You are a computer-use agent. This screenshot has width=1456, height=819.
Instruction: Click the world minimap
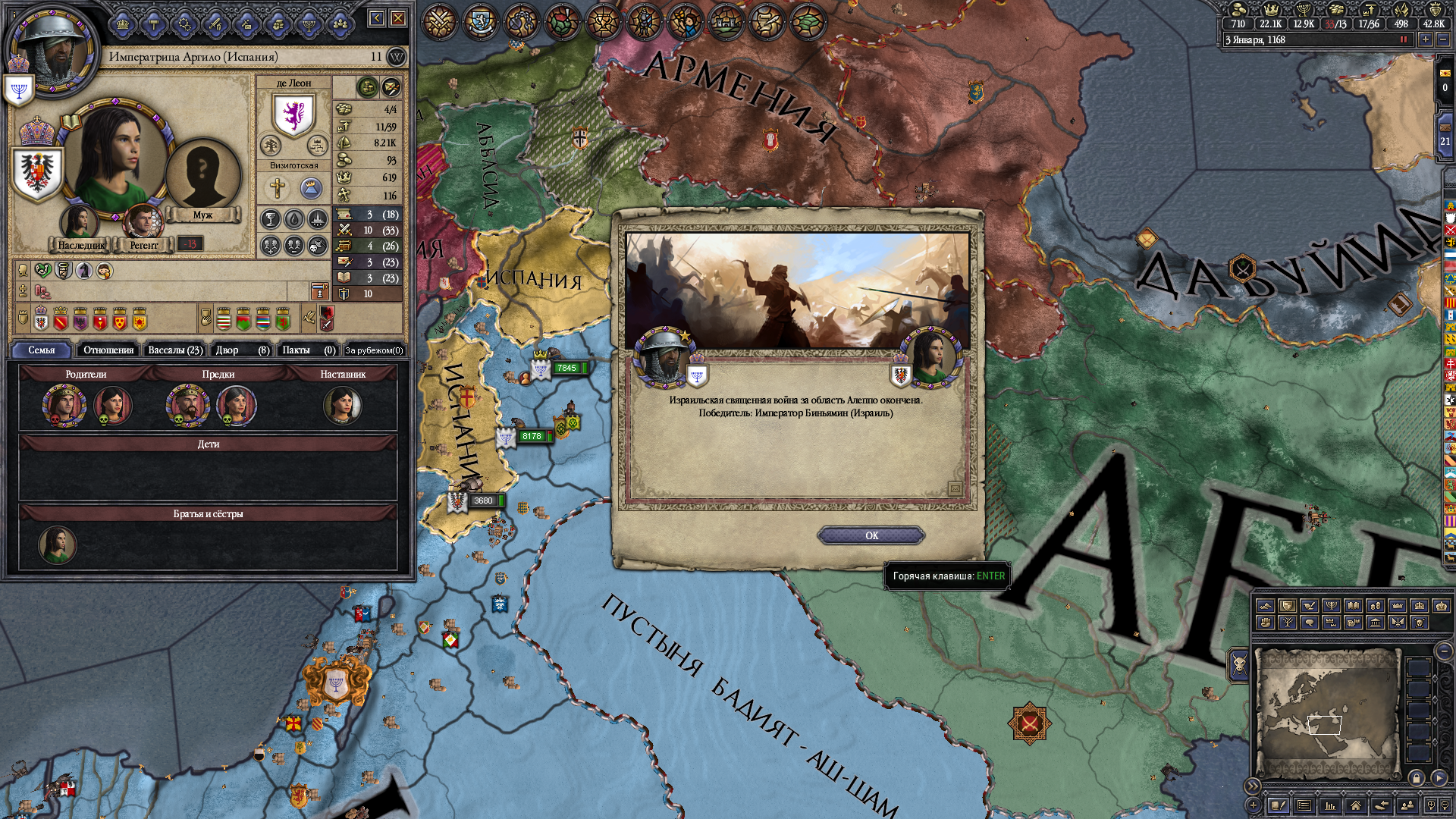click(x=1327, y=713)
